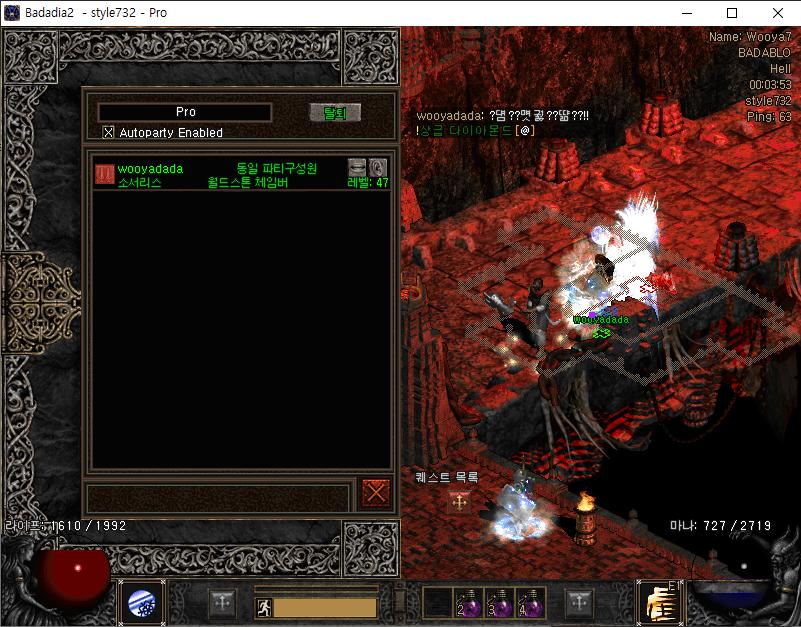Click the green 탈퇴 leave-party button

pos(334,113)
